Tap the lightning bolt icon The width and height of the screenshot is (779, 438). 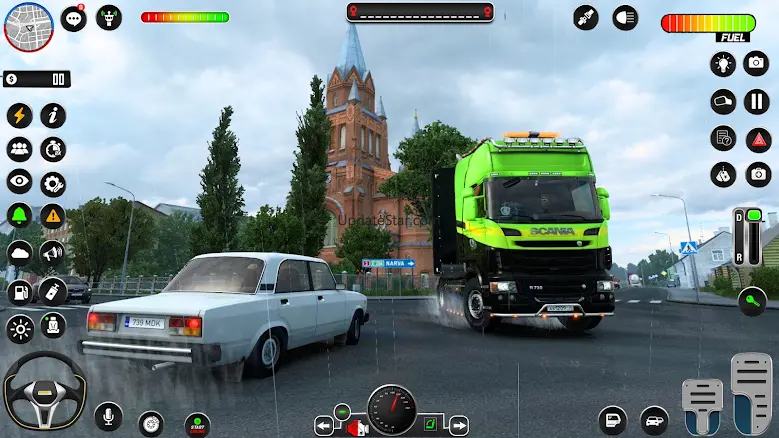click(x=19, y=115)
